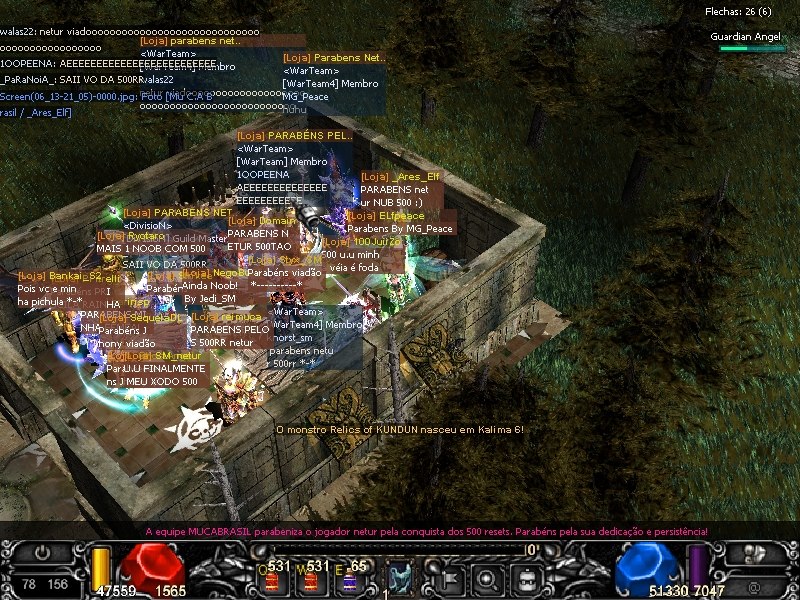Click the power button in the HUD
800x600 pixels.
click(42, 553)
